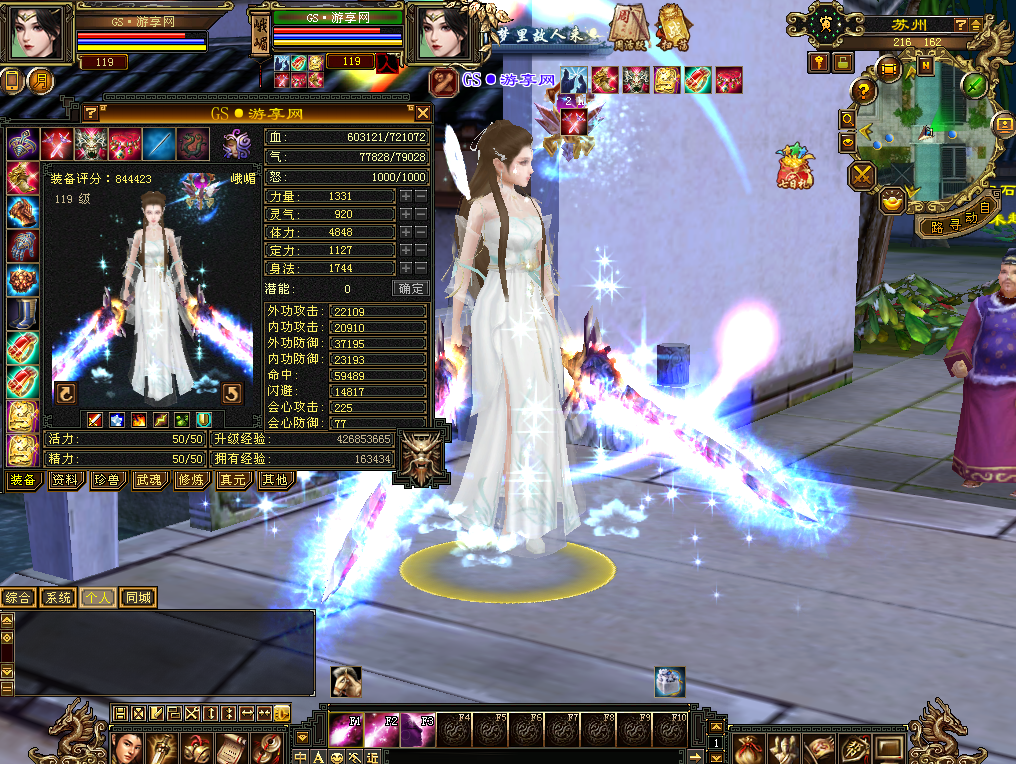Switch chat to the 系统 channel tab
This screenshot has height=764, width=1016.
pyautogui.click(x=58, y=598)
